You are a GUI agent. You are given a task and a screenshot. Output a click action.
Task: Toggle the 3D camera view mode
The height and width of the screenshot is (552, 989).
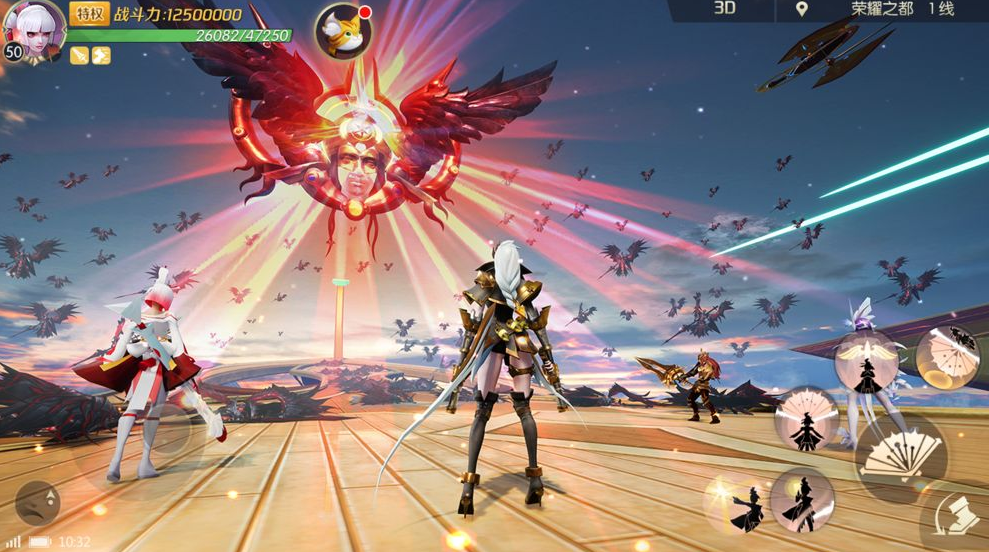[x=725, y=9]
